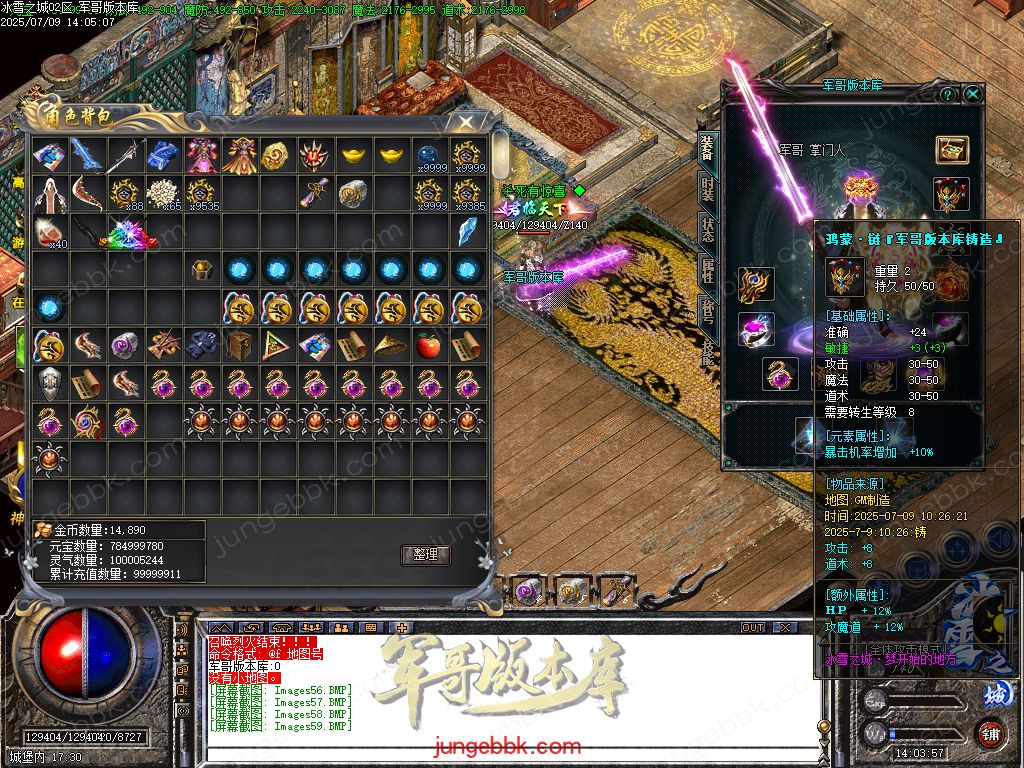1024x768 pixels.
Task: Open the equipment panel help button
Action: [948, 94]
